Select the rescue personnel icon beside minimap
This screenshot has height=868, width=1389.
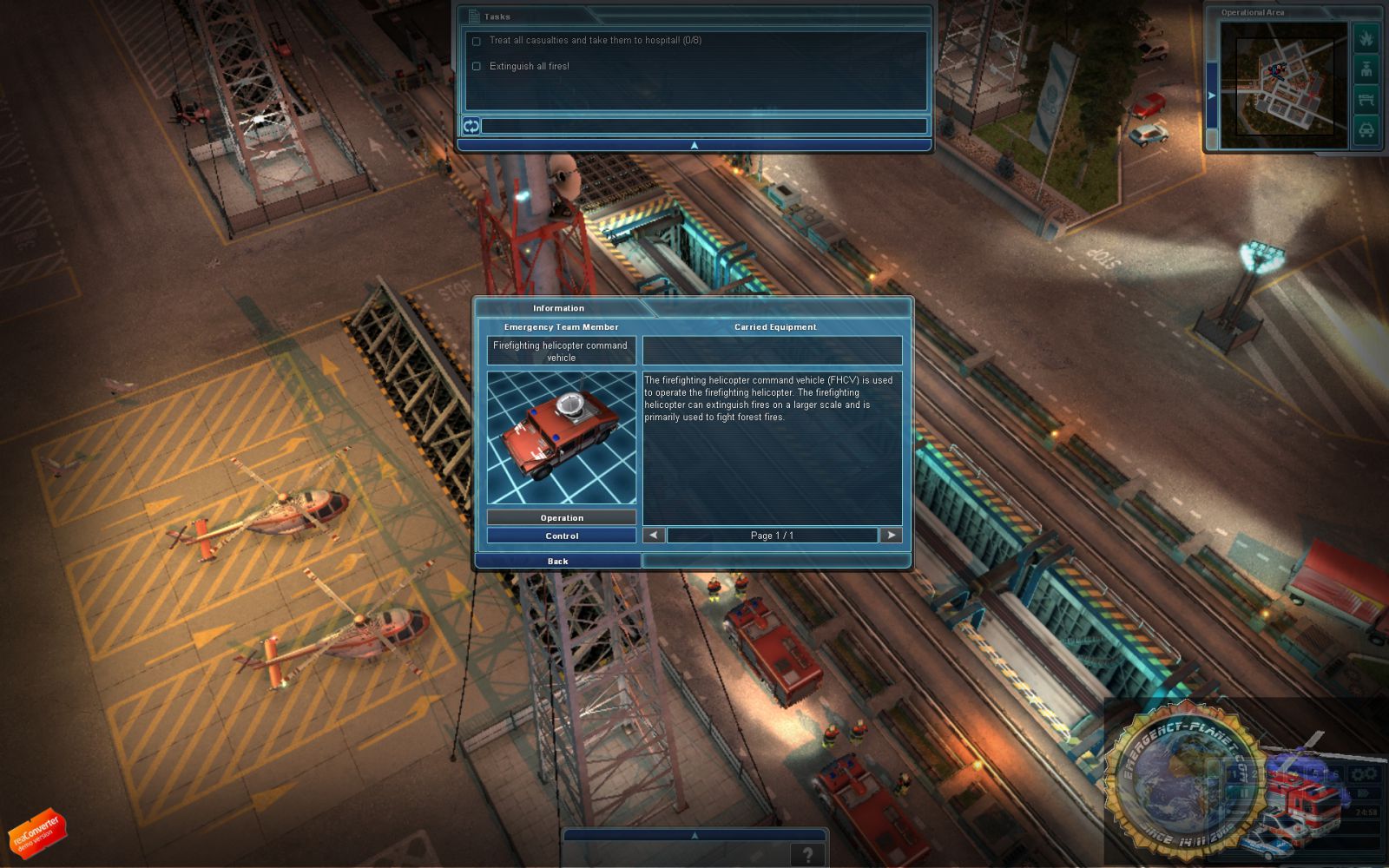[1366, 69]
